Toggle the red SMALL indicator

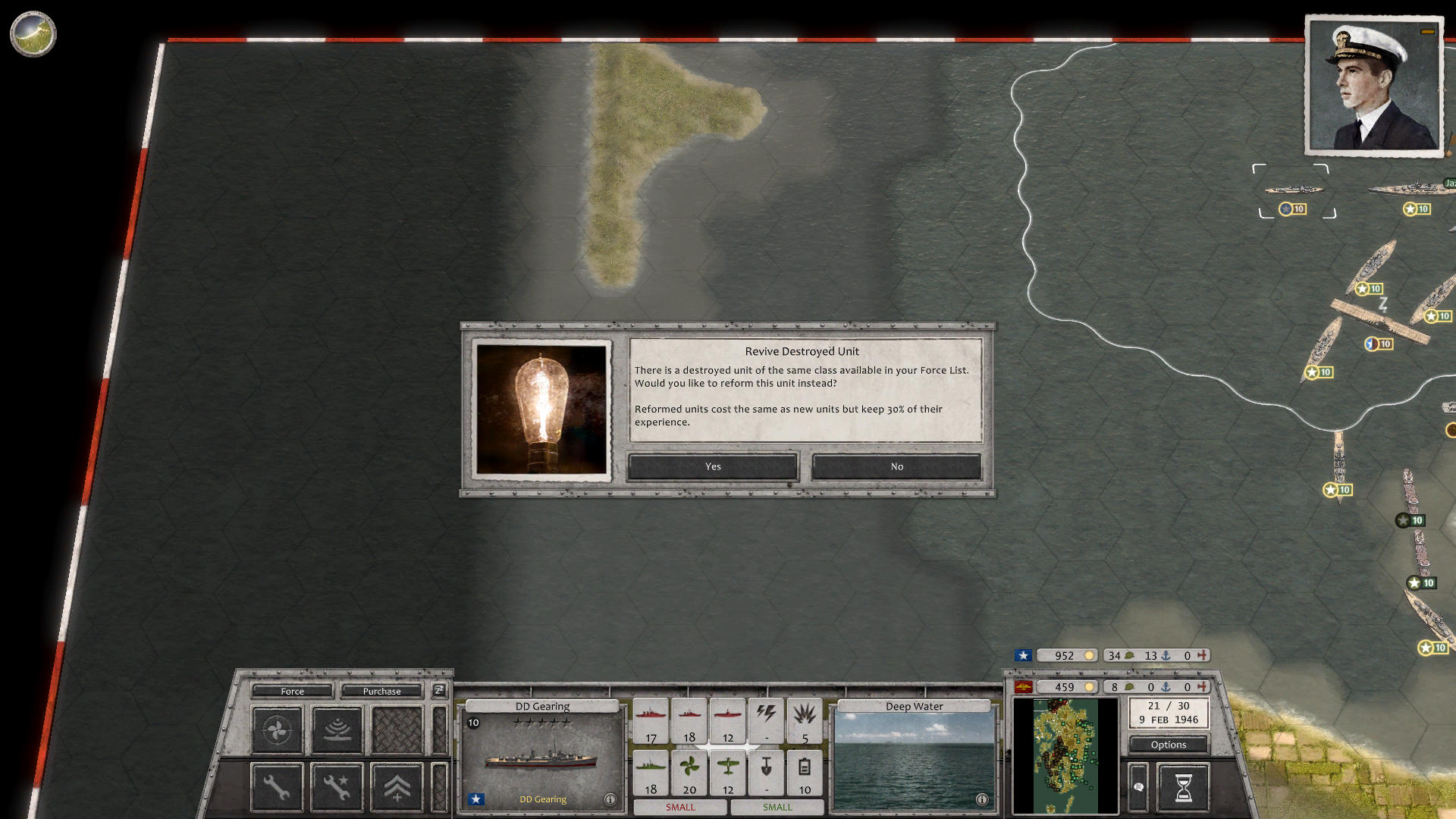click(680, 808)
